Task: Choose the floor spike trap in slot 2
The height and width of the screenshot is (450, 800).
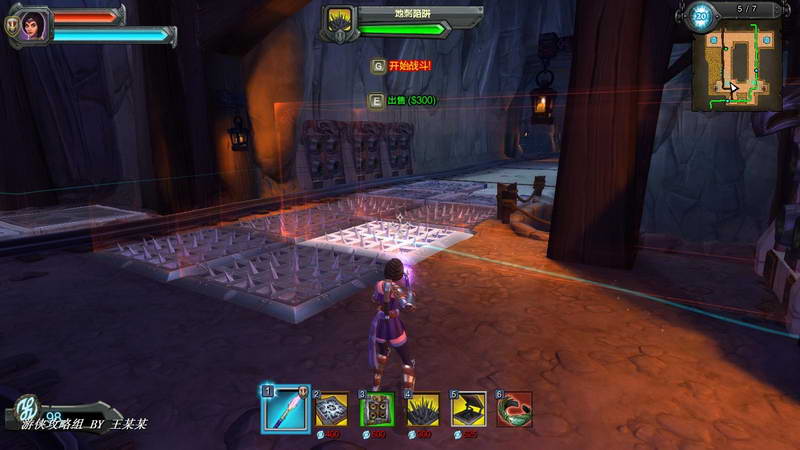Action: tap(333, 409)
